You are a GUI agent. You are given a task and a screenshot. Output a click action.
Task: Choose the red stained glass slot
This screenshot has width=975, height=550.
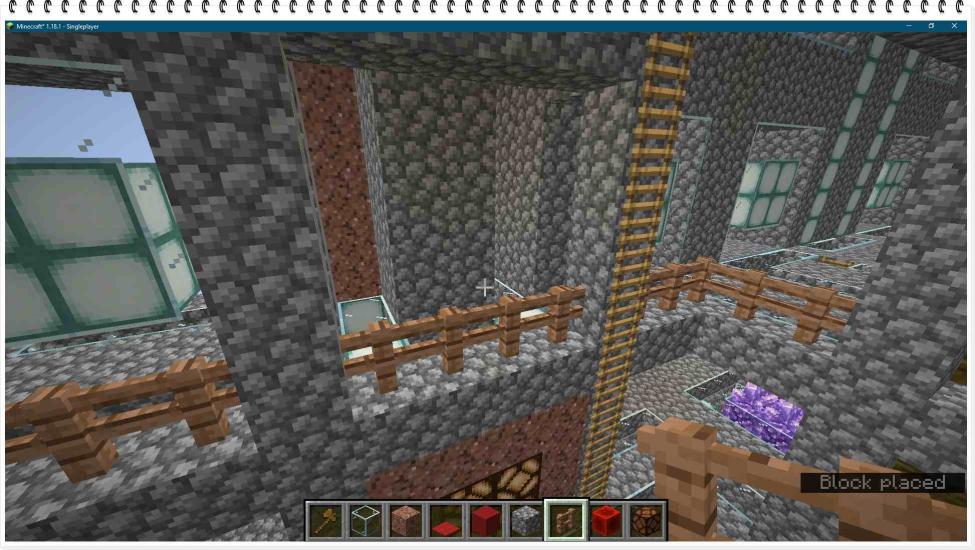click(606, 520)
